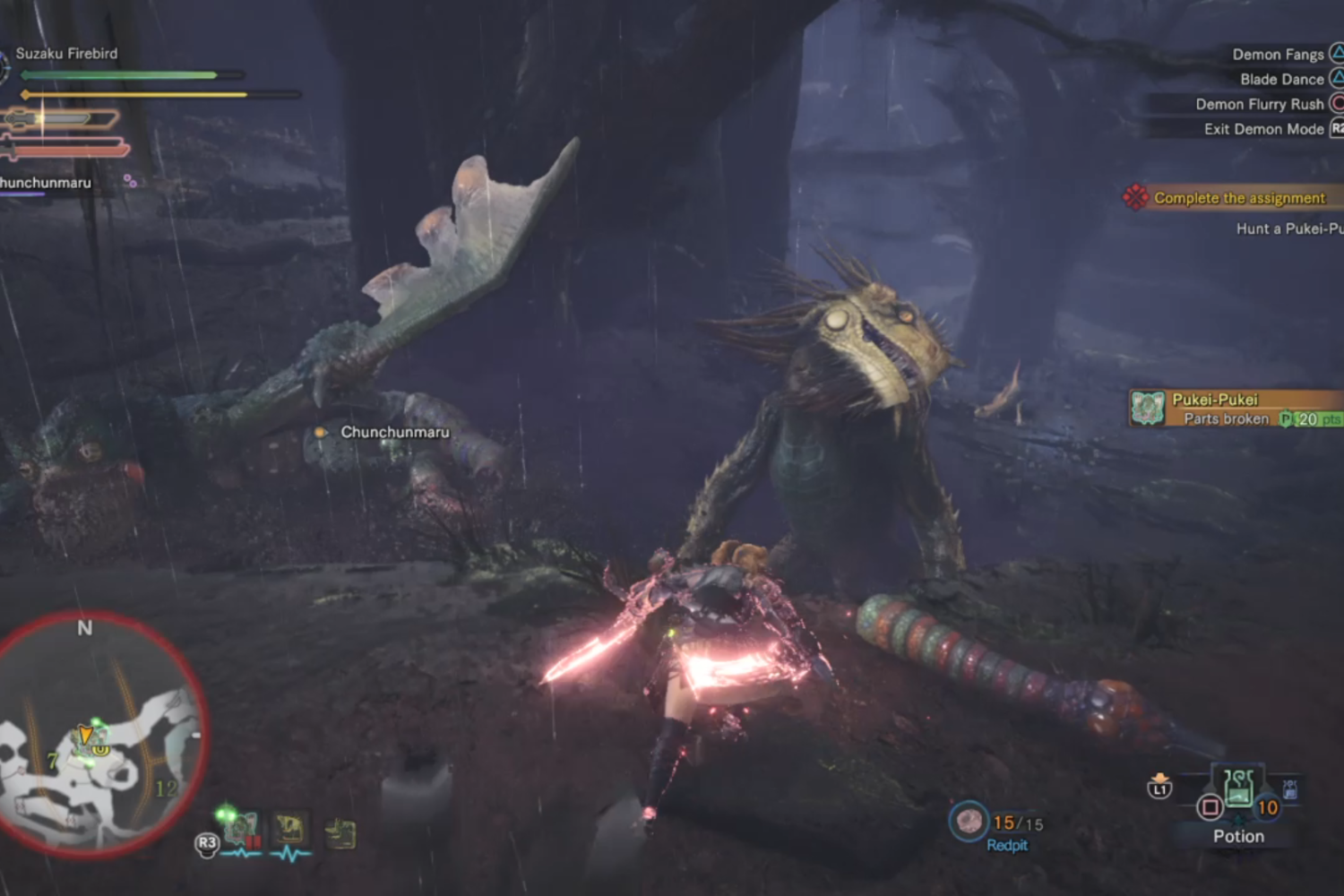
Task: Click the Suzaku Firebird player name
Action: pos(66,54)
